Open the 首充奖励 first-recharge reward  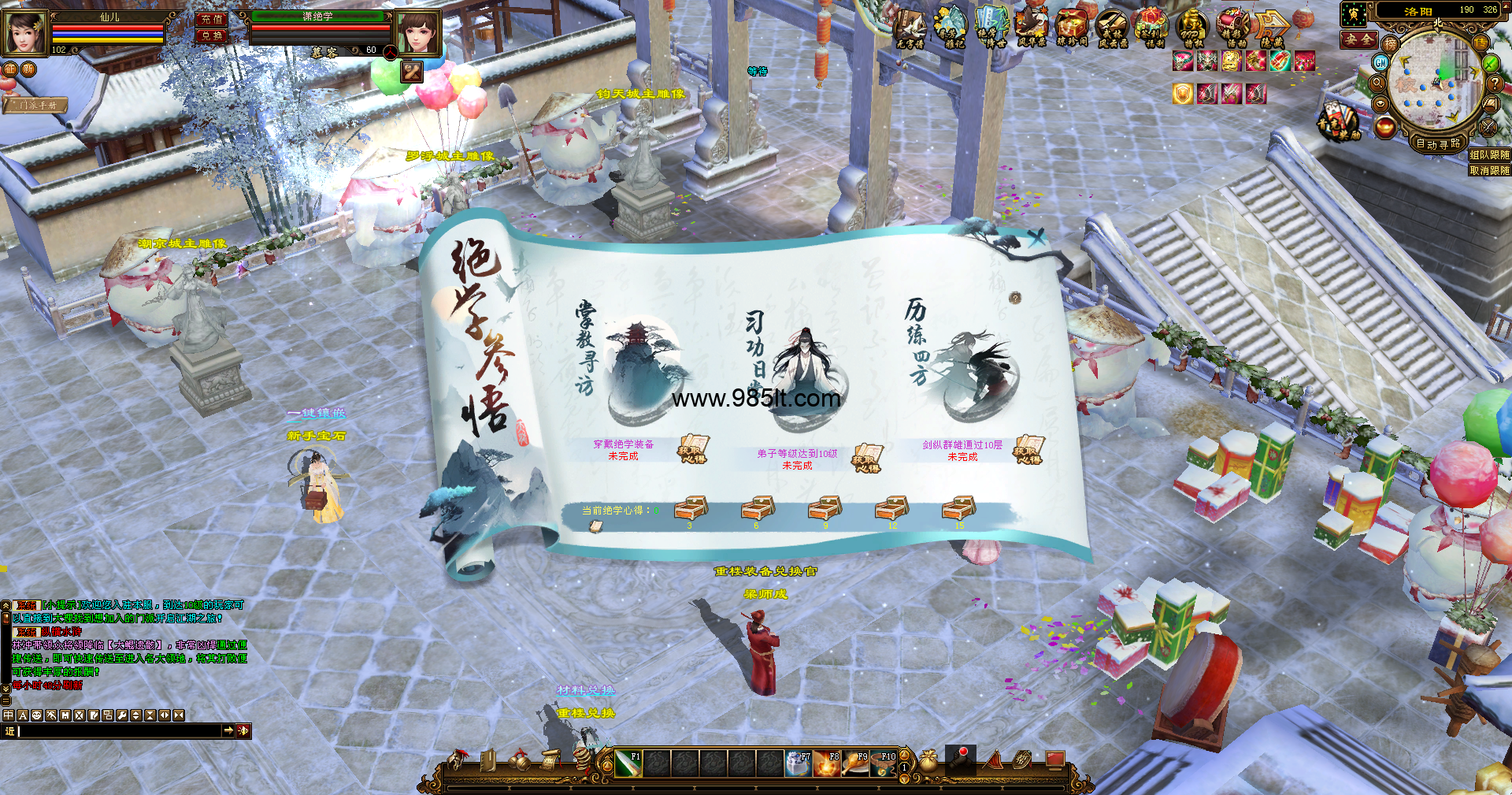(x=1338, y=122)
